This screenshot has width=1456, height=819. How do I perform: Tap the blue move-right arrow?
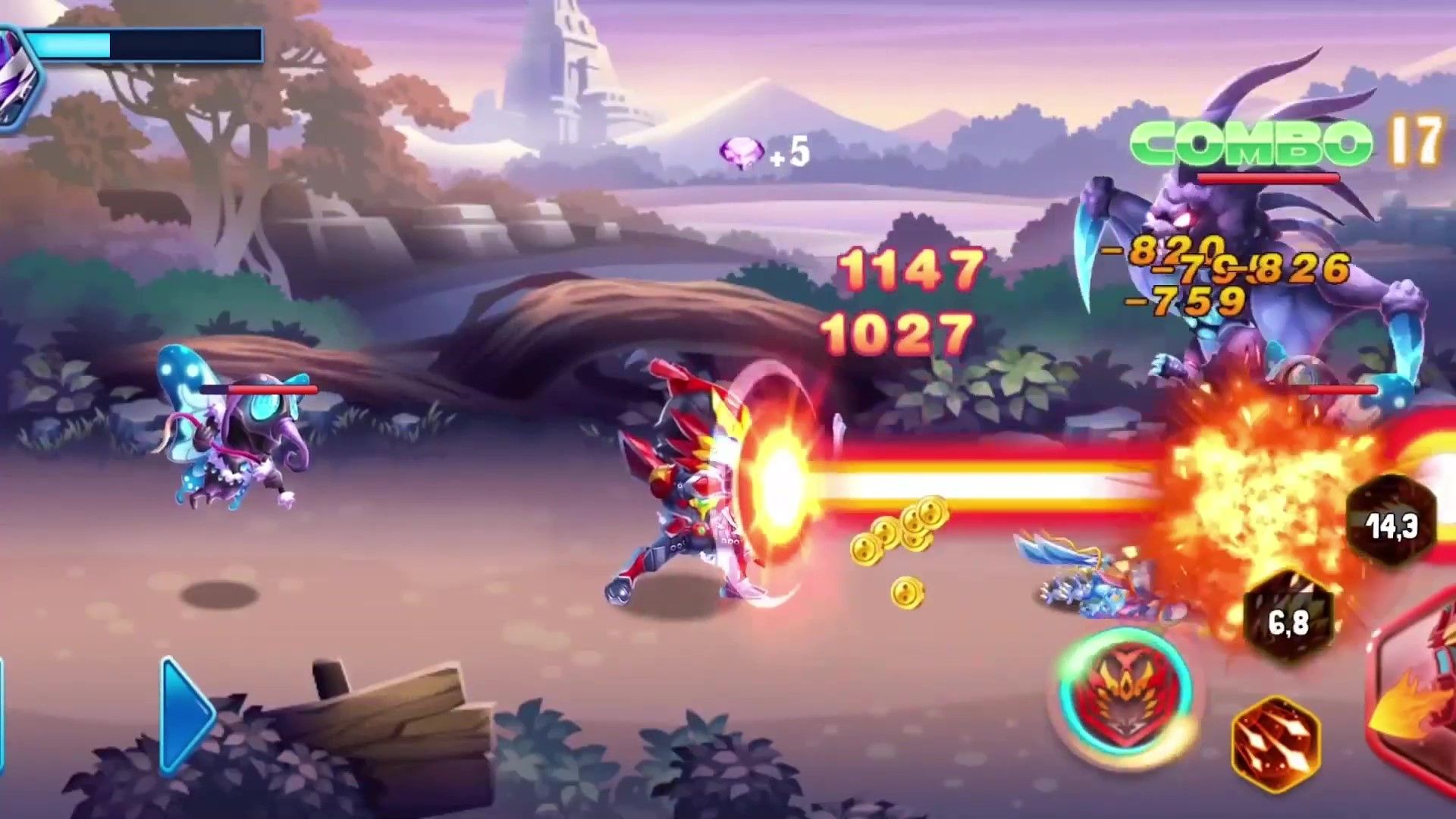[x=186, y=714]
